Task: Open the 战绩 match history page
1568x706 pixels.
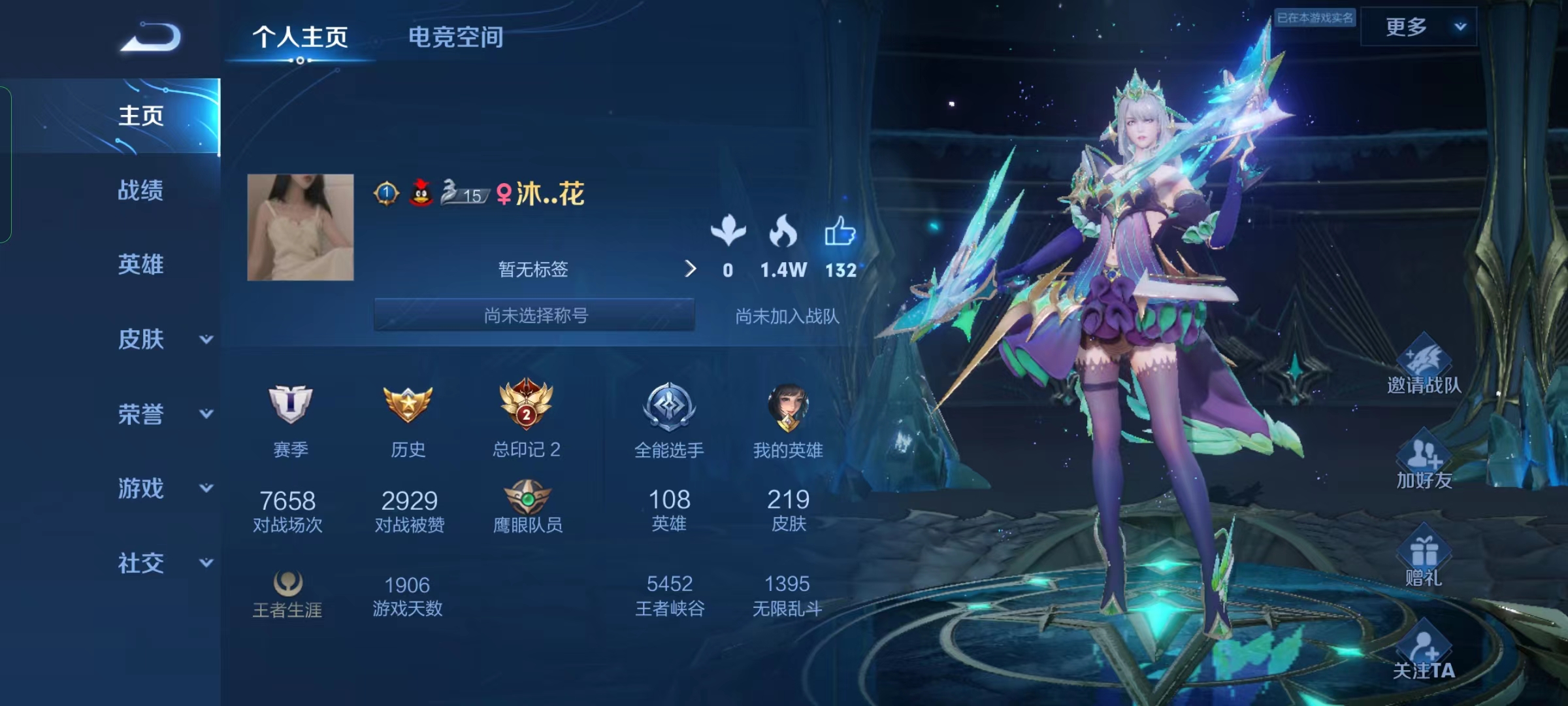Action: (x=140, y=191)
